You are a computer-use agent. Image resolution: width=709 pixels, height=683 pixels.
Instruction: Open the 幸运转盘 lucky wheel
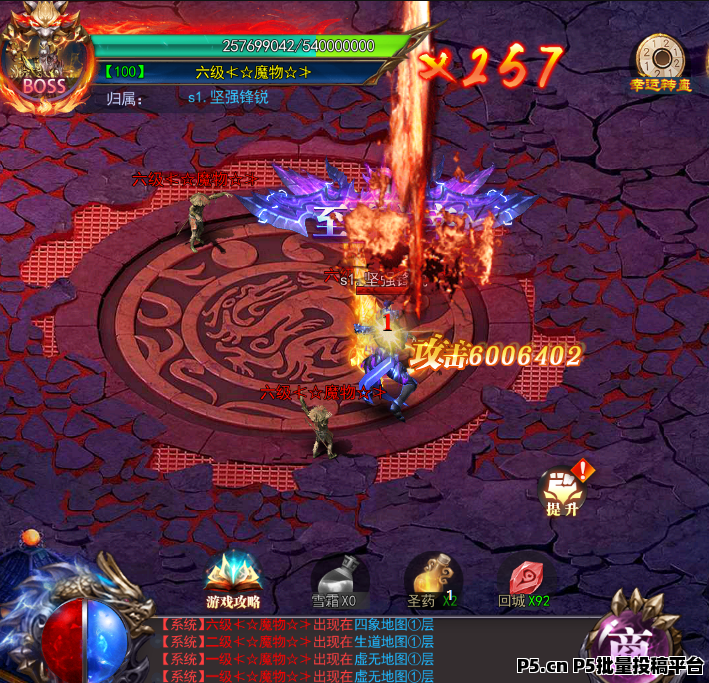point(660,62)
